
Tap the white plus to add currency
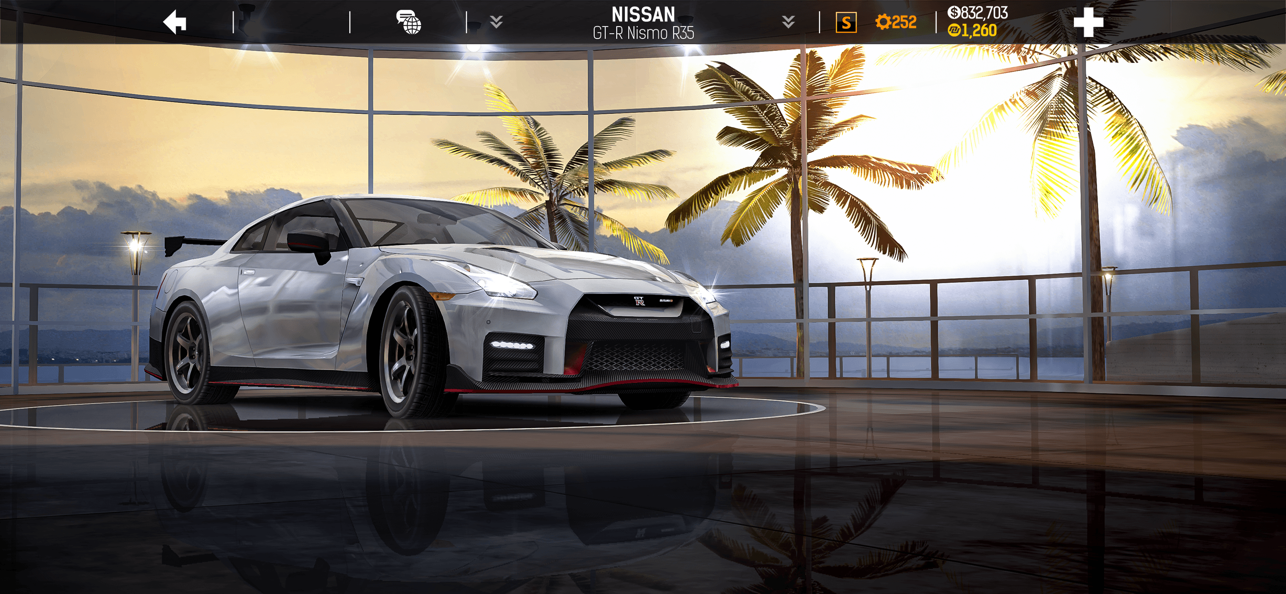[x=1088, y=22]
